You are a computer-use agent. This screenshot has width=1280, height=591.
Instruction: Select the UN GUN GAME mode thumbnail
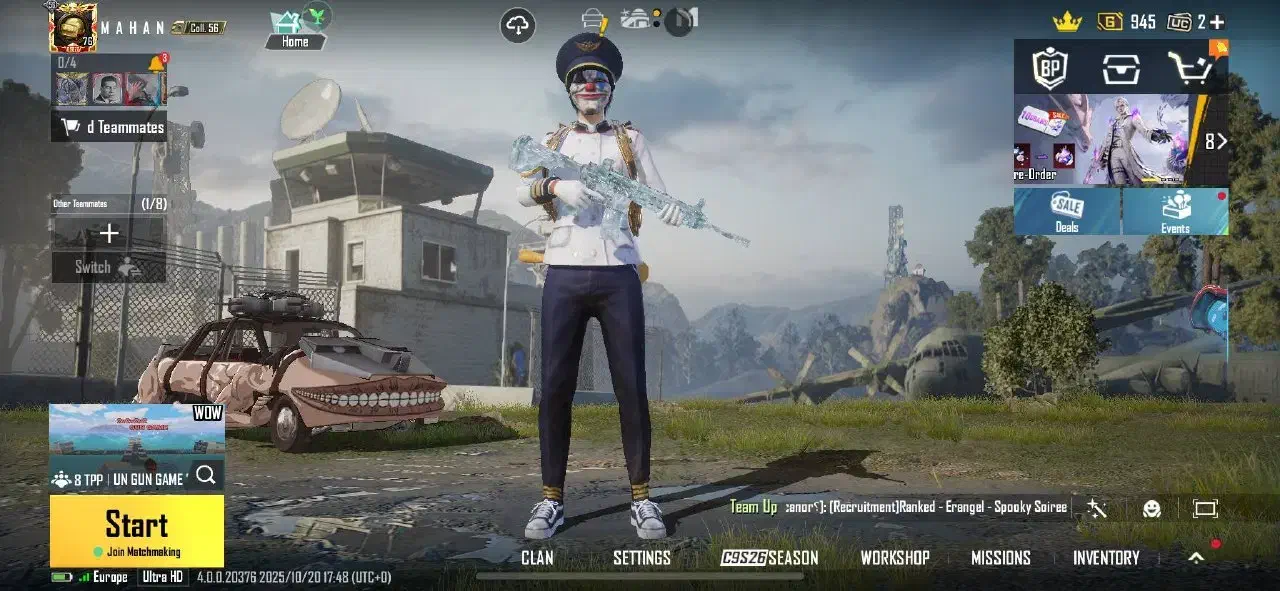tap(136, 433)
